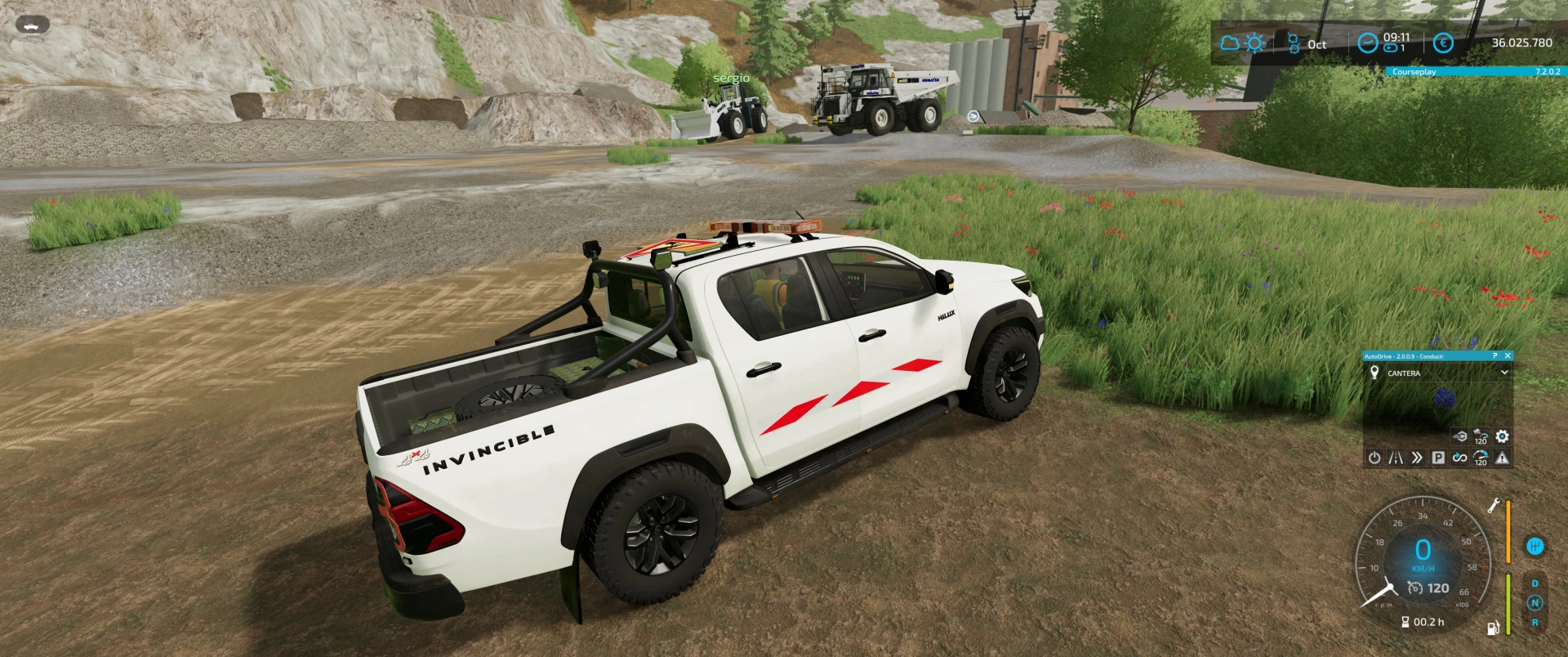Click the destination map pin icon
Viewport: 1568px width, 657px height.
[1374, 373]
